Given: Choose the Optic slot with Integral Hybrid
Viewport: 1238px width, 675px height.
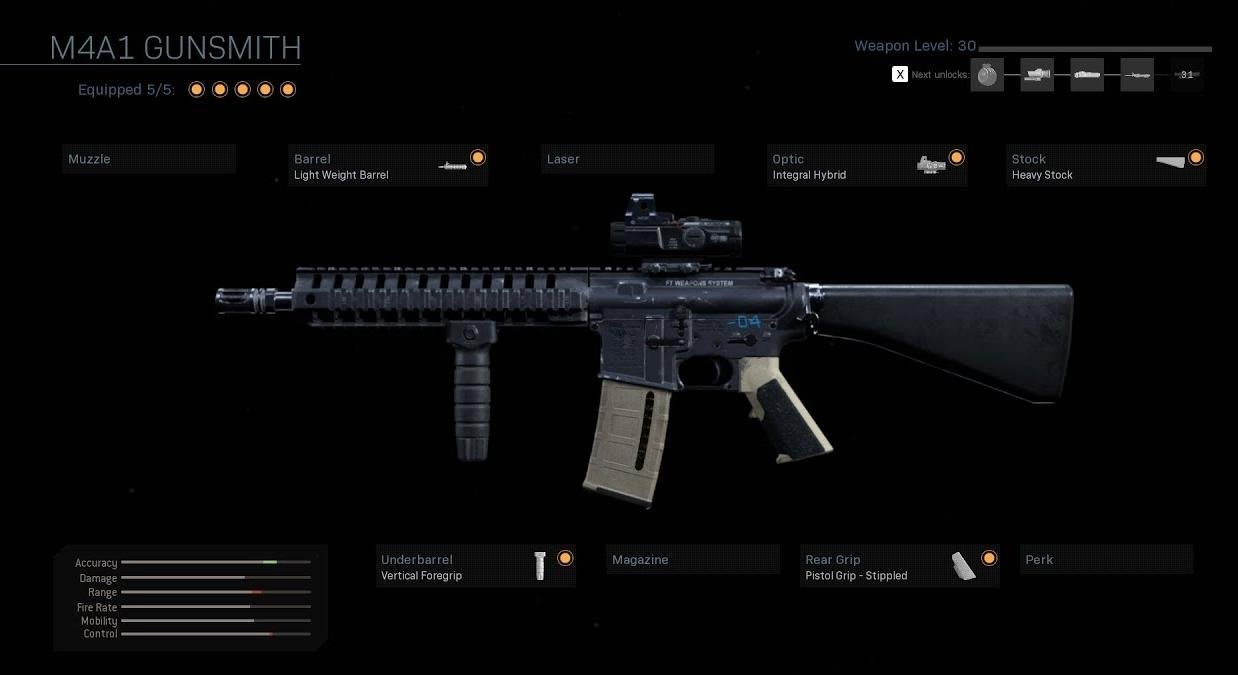Looking at the screenshot, I should tap(866, 166).
